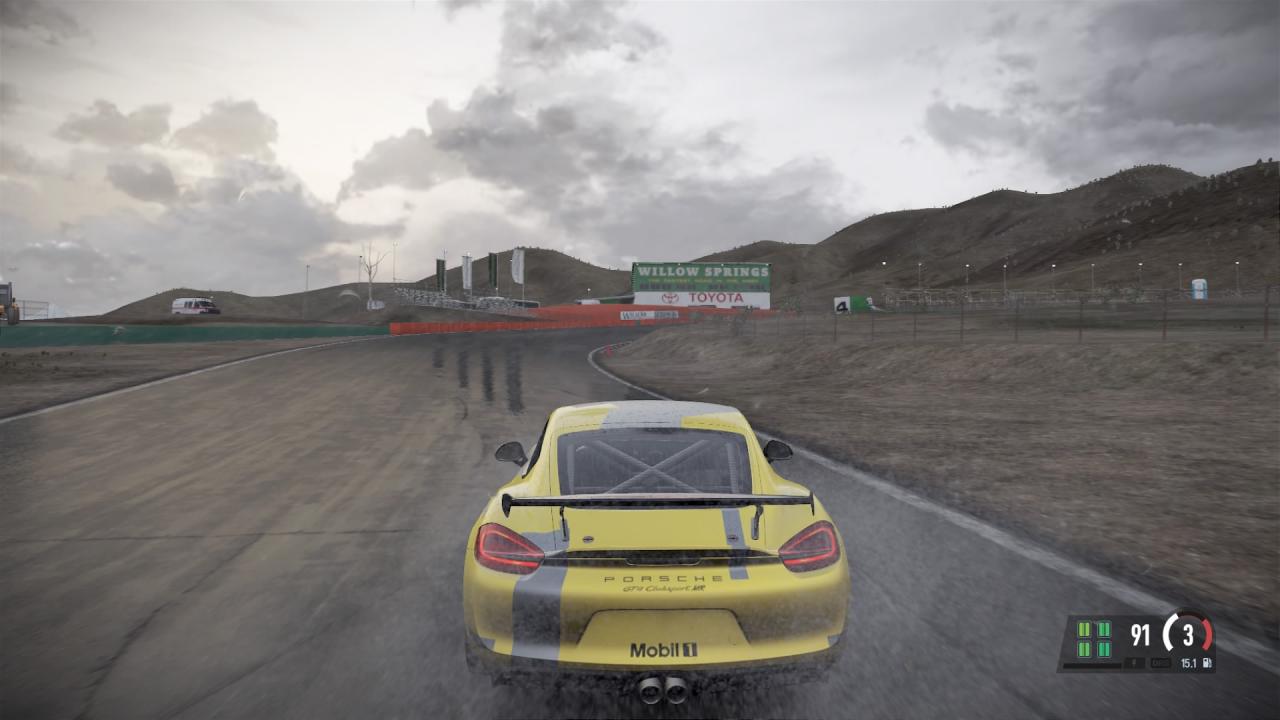Click the speed readout showing 91
This screenshot has height=720, width=1280.
[x=1140, y=632]
